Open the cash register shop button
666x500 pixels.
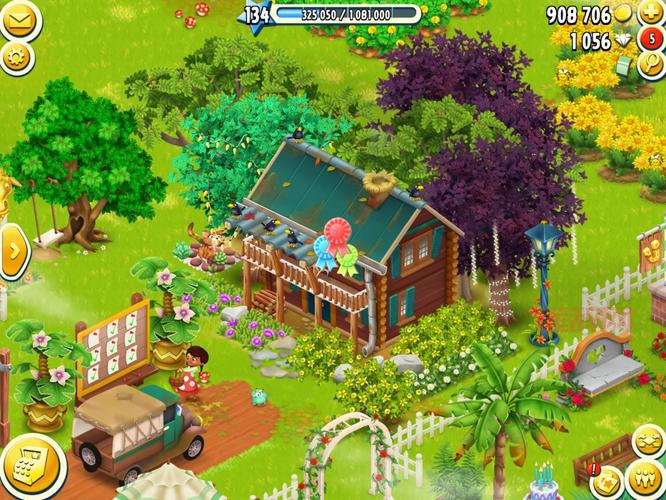tap(18, 465)
